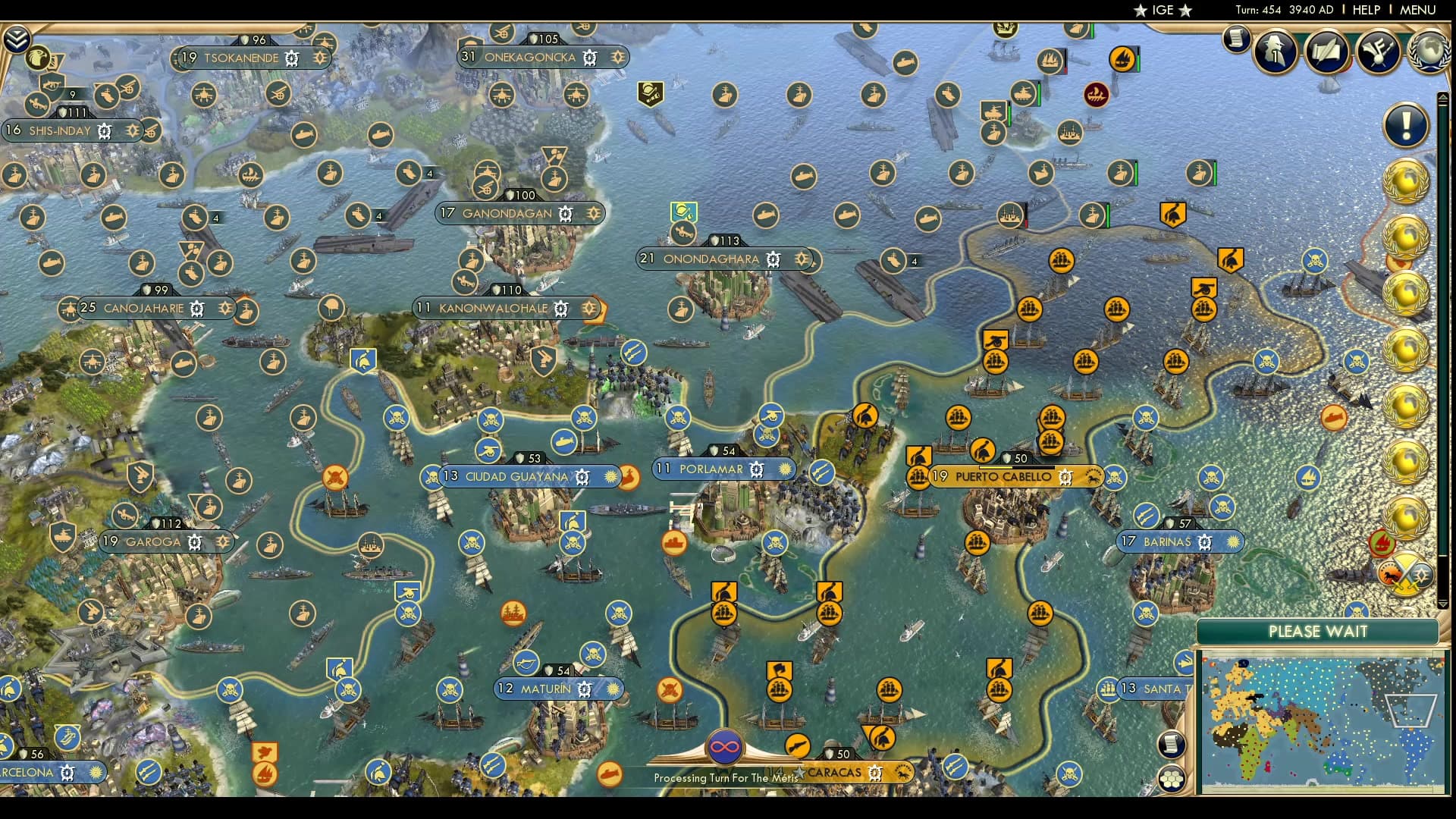The height and width of the screenshot is (819, 1456).
Task: Open the HELP screen
Action: (1365, 11)
